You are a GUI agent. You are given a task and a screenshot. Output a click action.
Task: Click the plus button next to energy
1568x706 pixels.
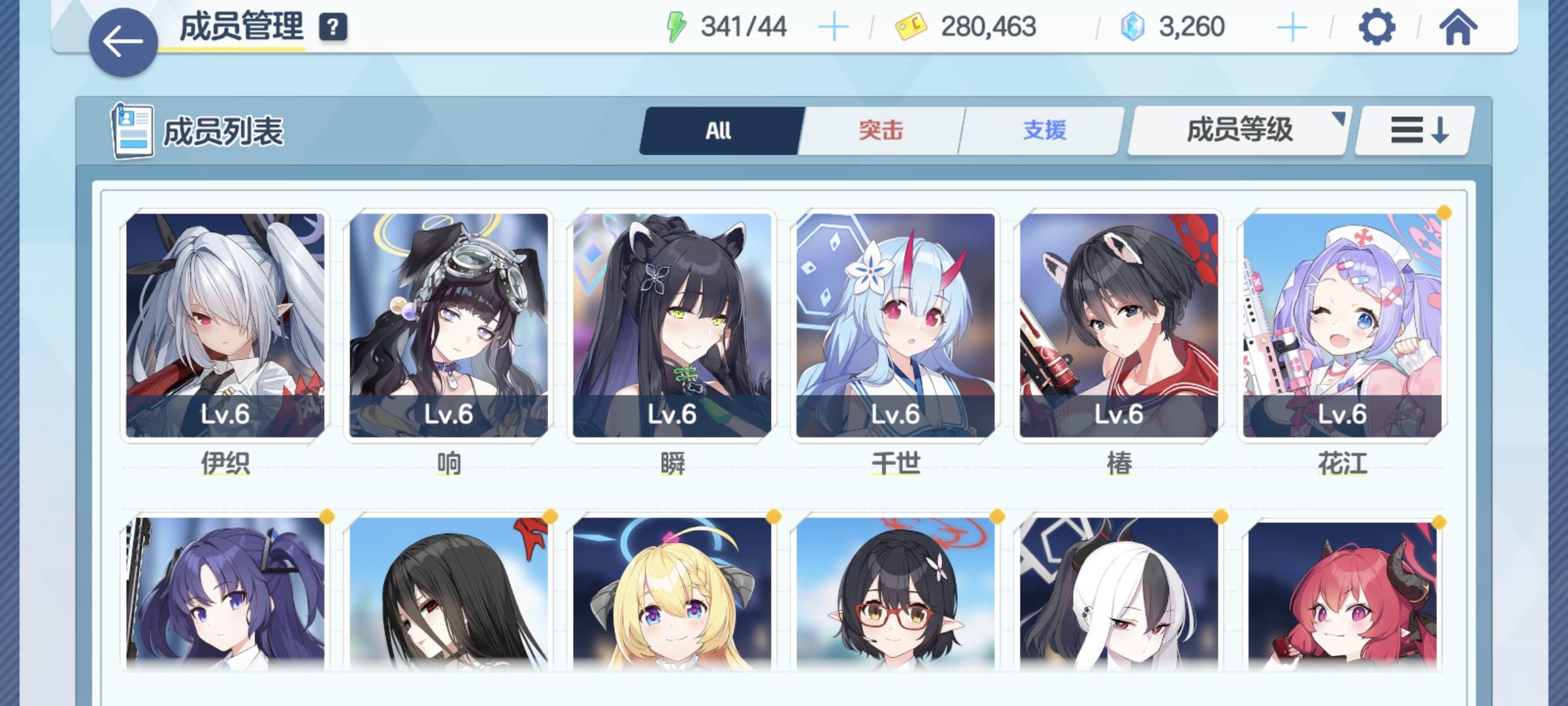pos(834,26)
